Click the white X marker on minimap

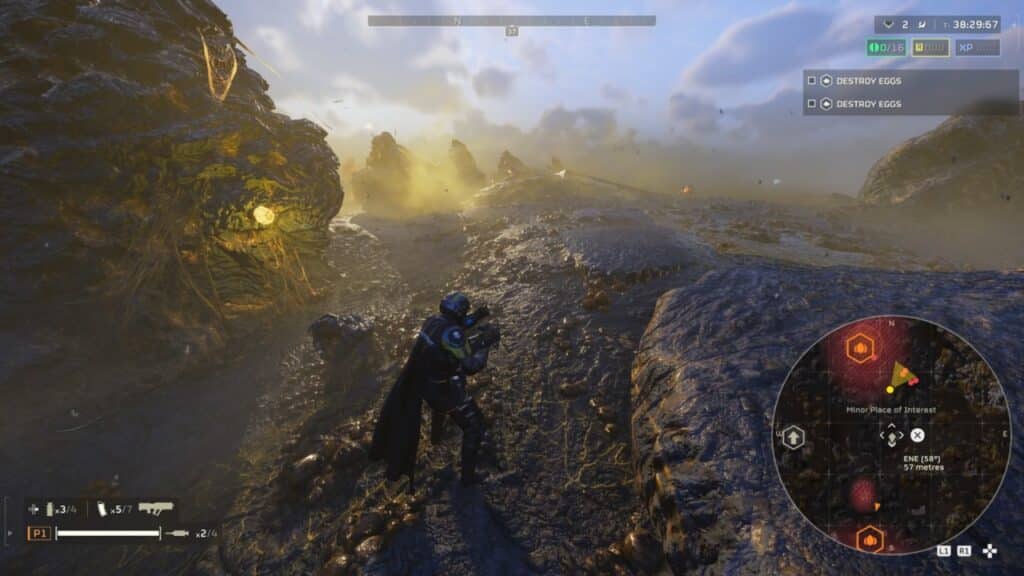(x=917, y=434)
